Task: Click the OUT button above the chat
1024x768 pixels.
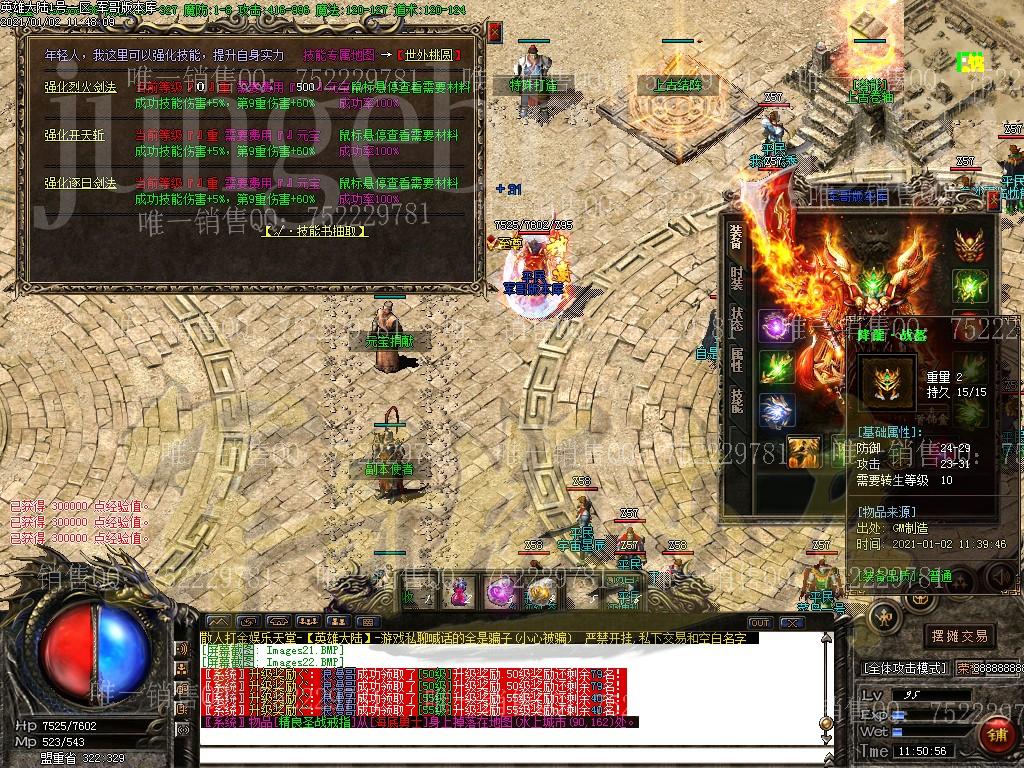Action: pyautogui.click(x=759, y=622)
